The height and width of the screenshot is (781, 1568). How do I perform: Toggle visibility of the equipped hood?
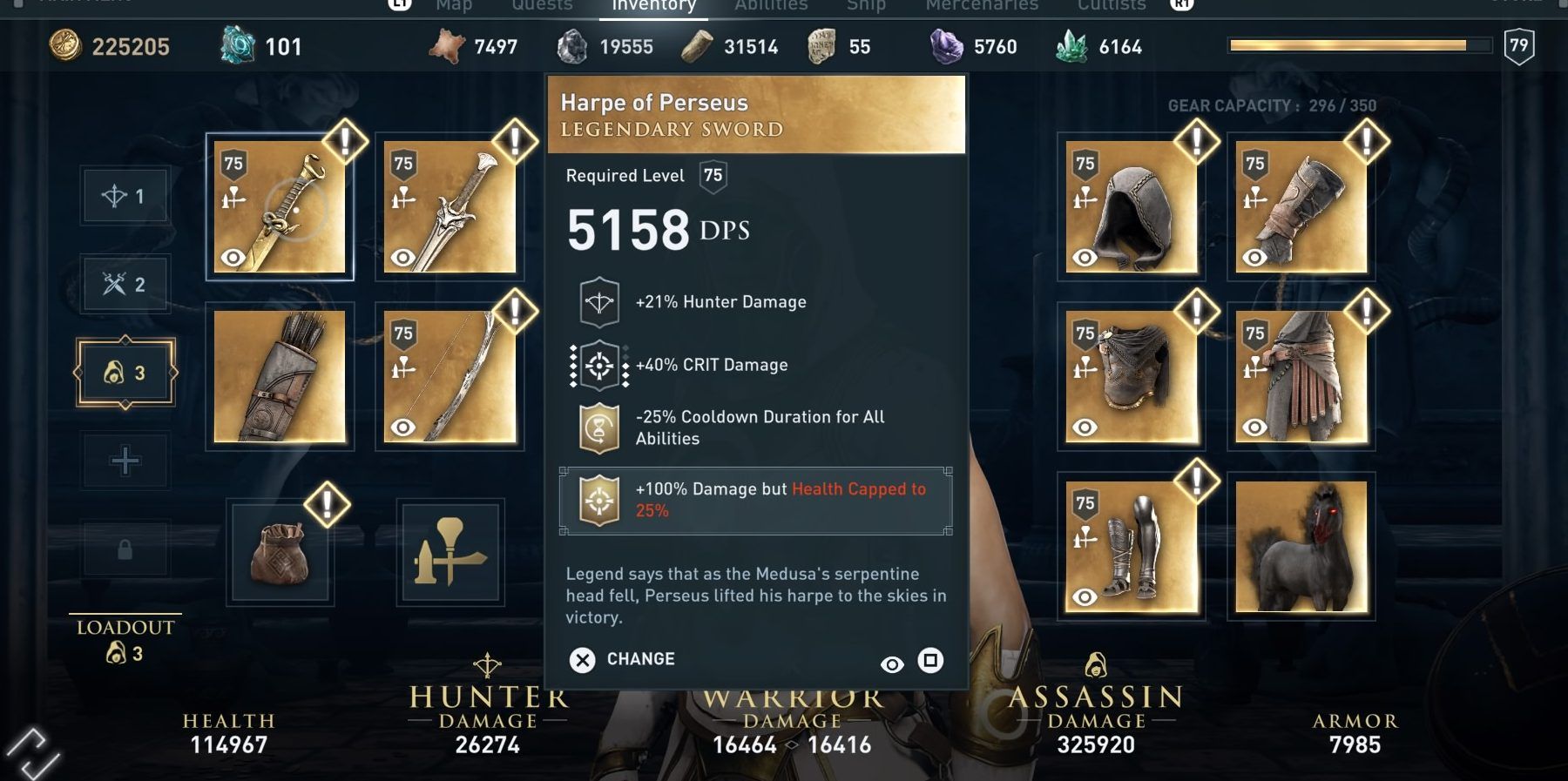pos(1083,257)
